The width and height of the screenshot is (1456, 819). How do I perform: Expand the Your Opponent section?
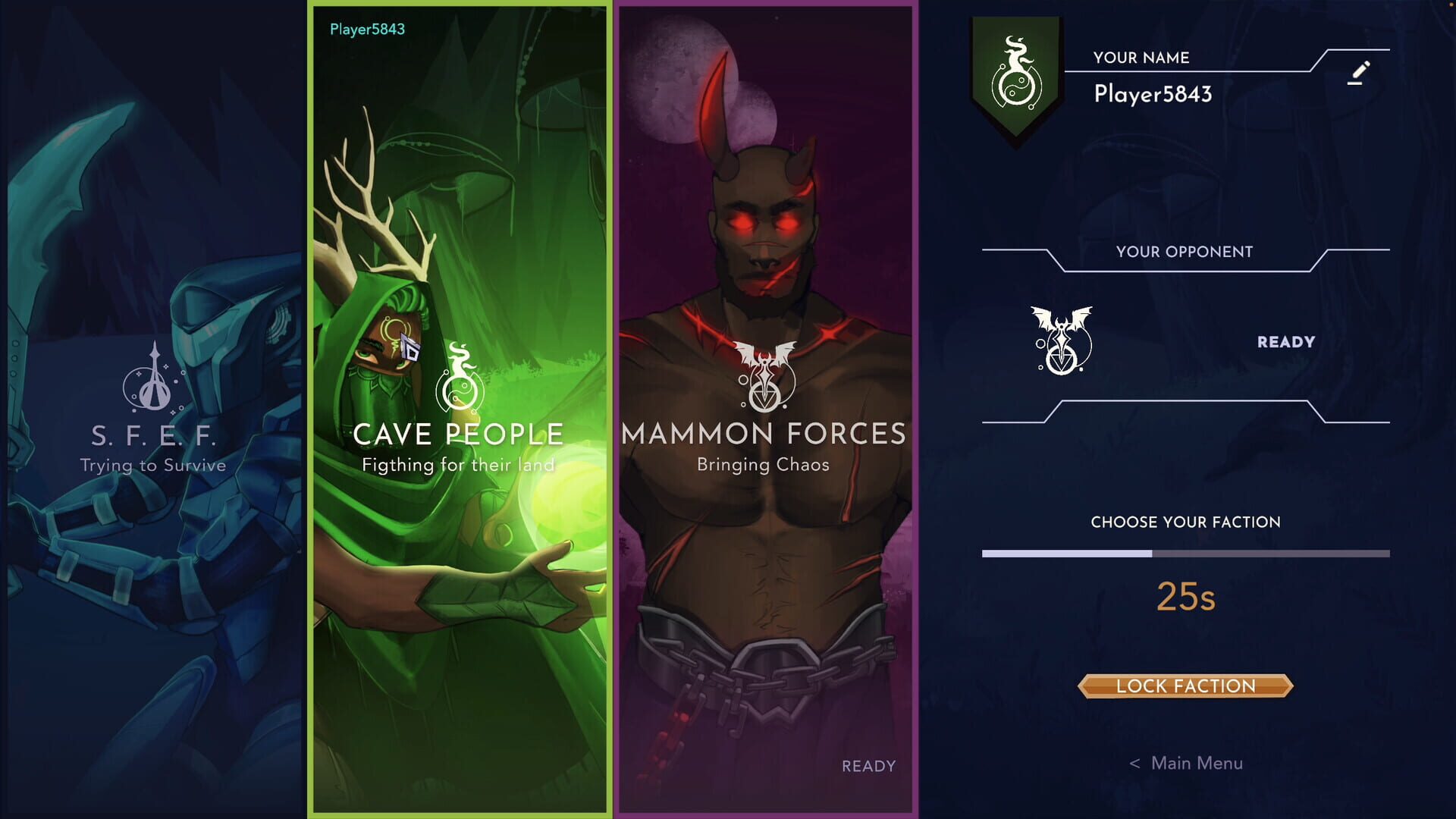coord(1184,252)
